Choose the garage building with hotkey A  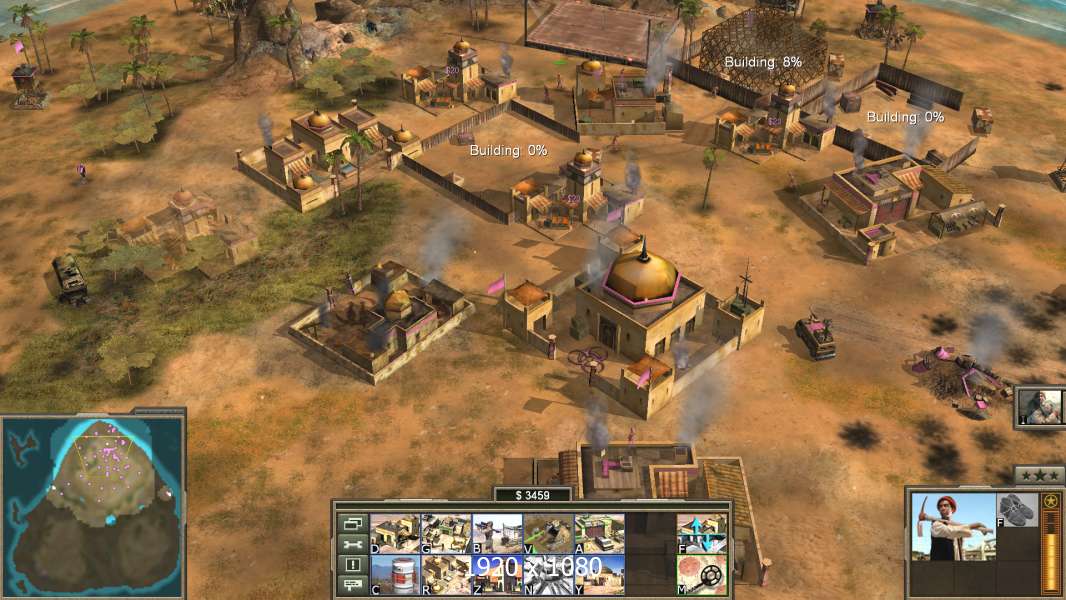(599, 533)
